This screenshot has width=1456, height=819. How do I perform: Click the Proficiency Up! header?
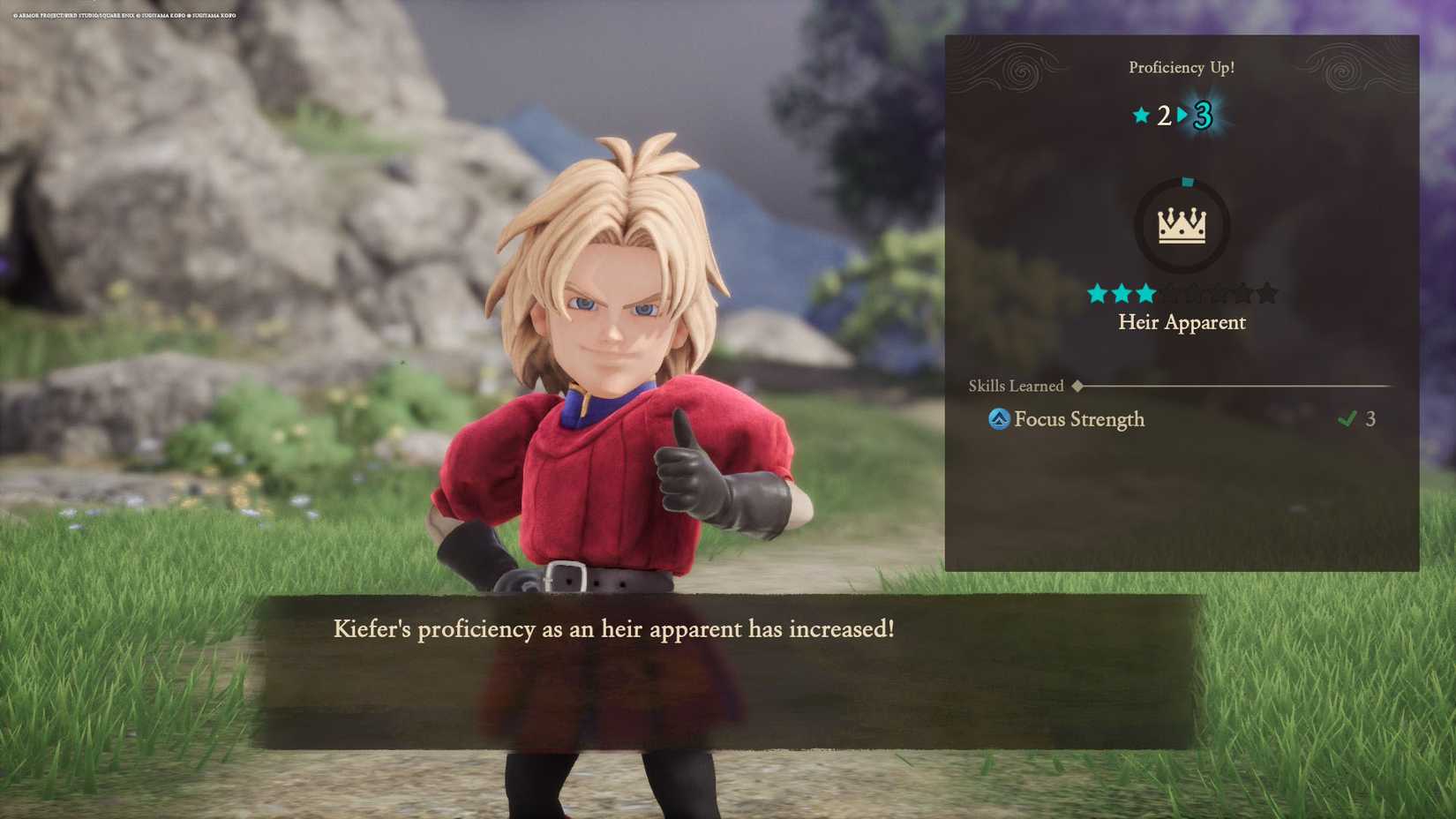point(1182,67)
